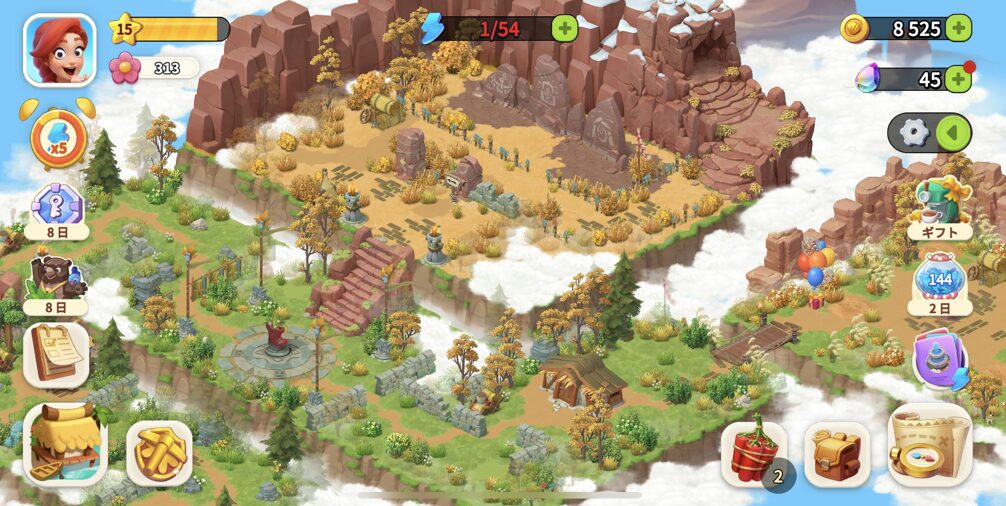
Task: Buy more gold coins via plus button
Action: coord(958,28)
